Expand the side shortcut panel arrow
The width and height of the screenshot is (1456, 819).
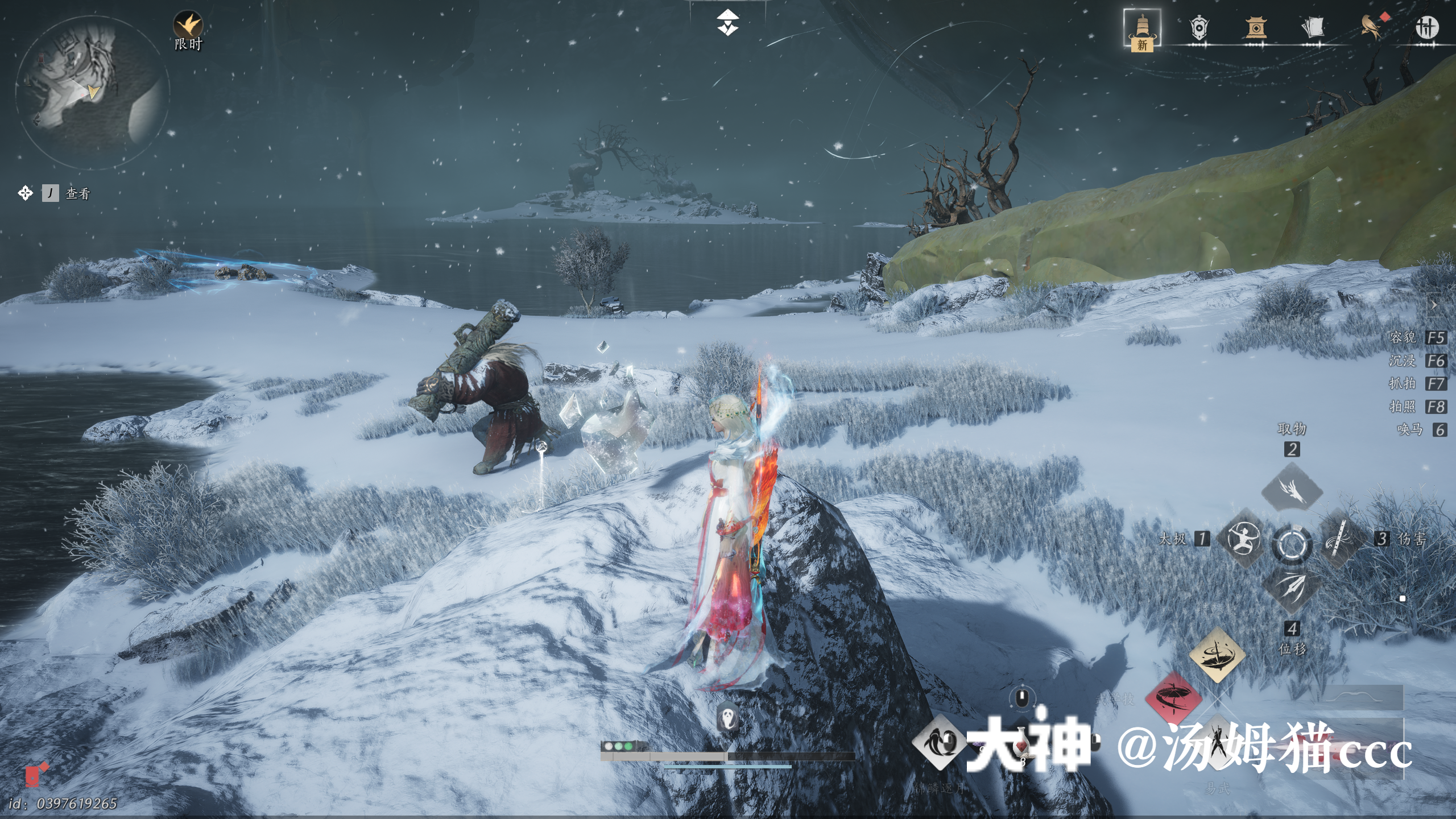coord(1434,306)
